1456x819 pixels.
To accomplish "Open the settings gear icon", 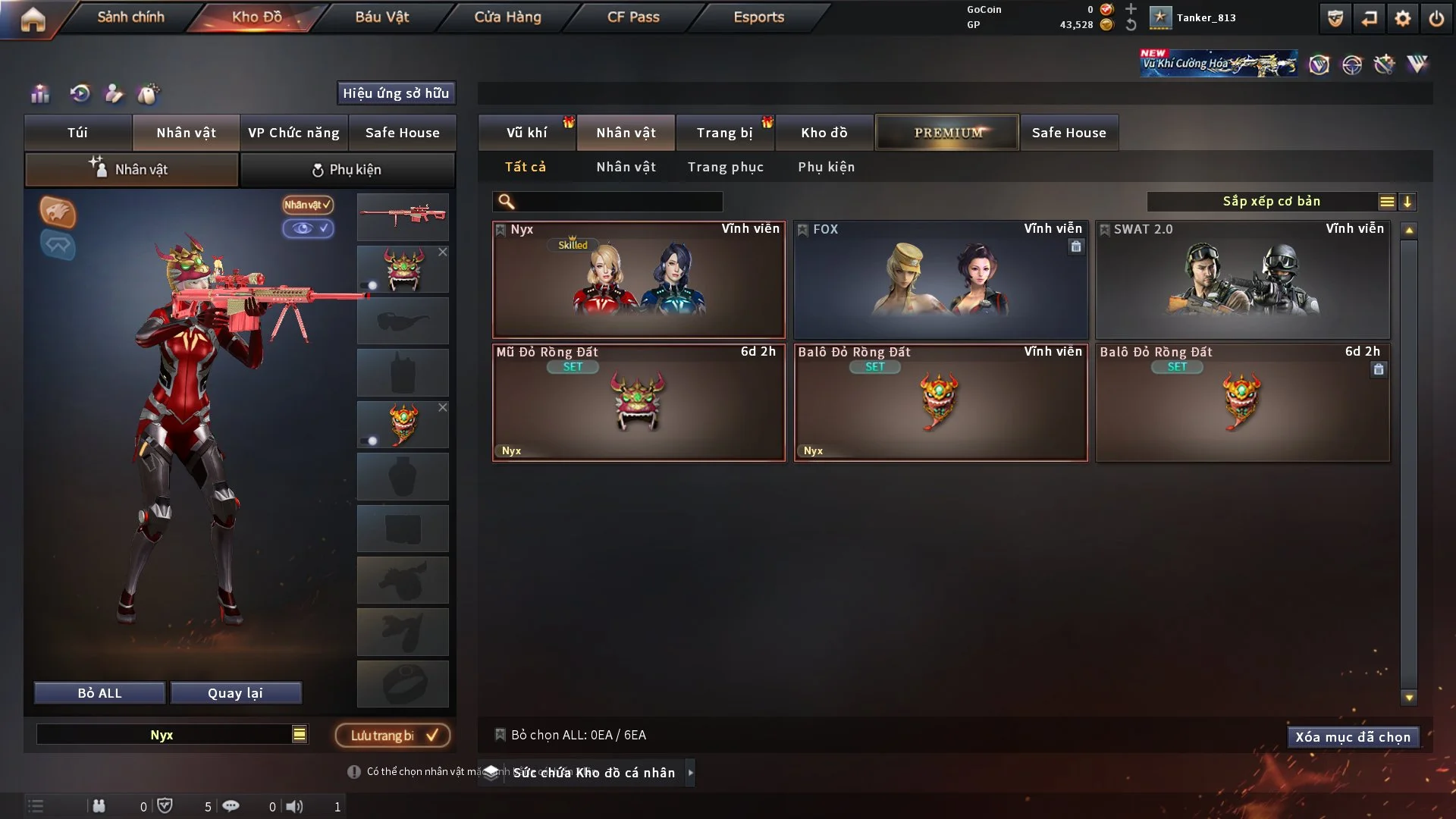I will (1402, 18).
